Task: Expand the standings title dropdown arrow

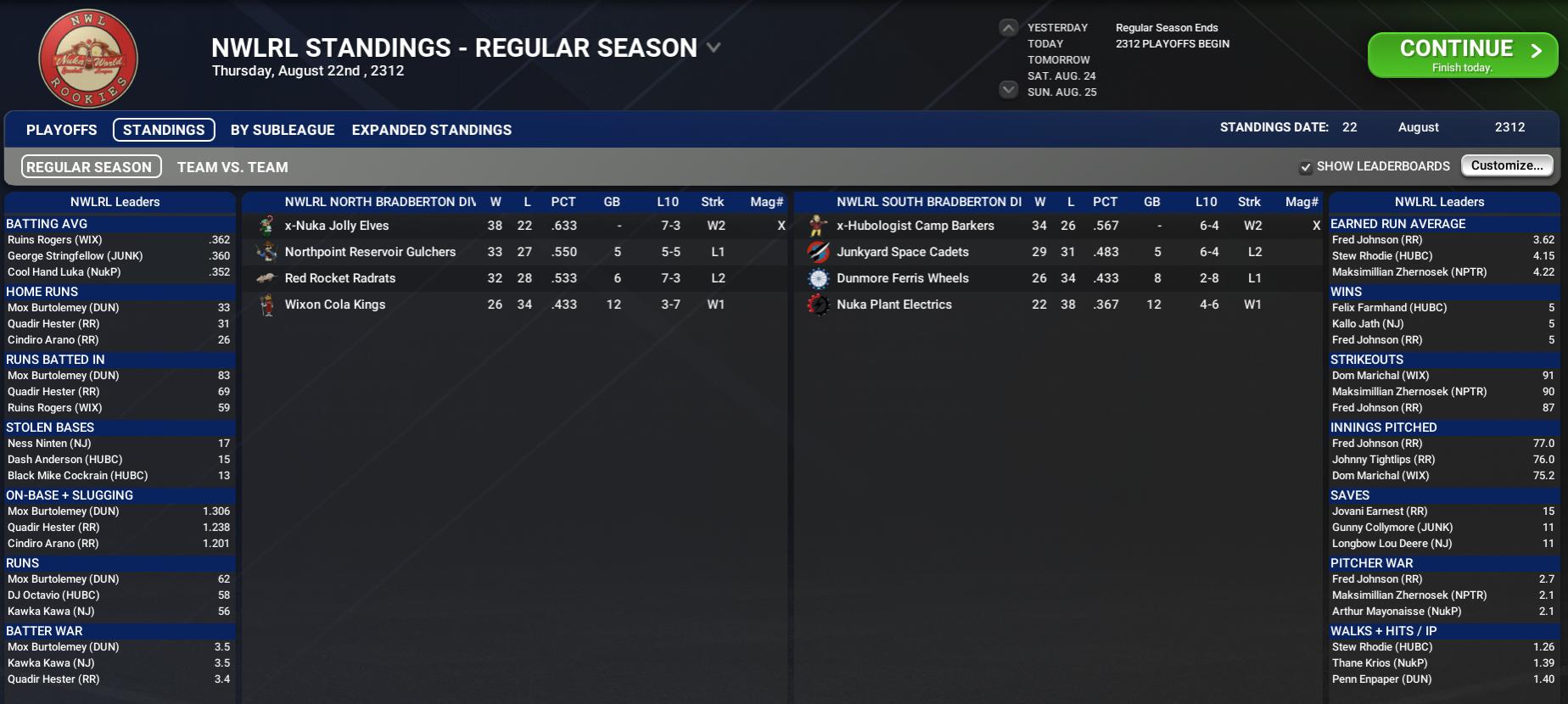Action: click(714, 47)
